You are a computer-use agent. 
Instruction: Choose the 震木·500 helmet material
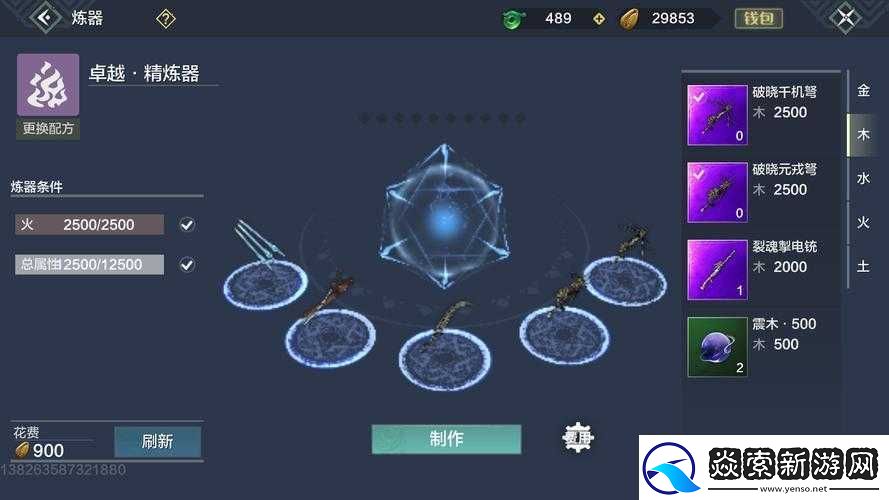(x=760, y=346)
